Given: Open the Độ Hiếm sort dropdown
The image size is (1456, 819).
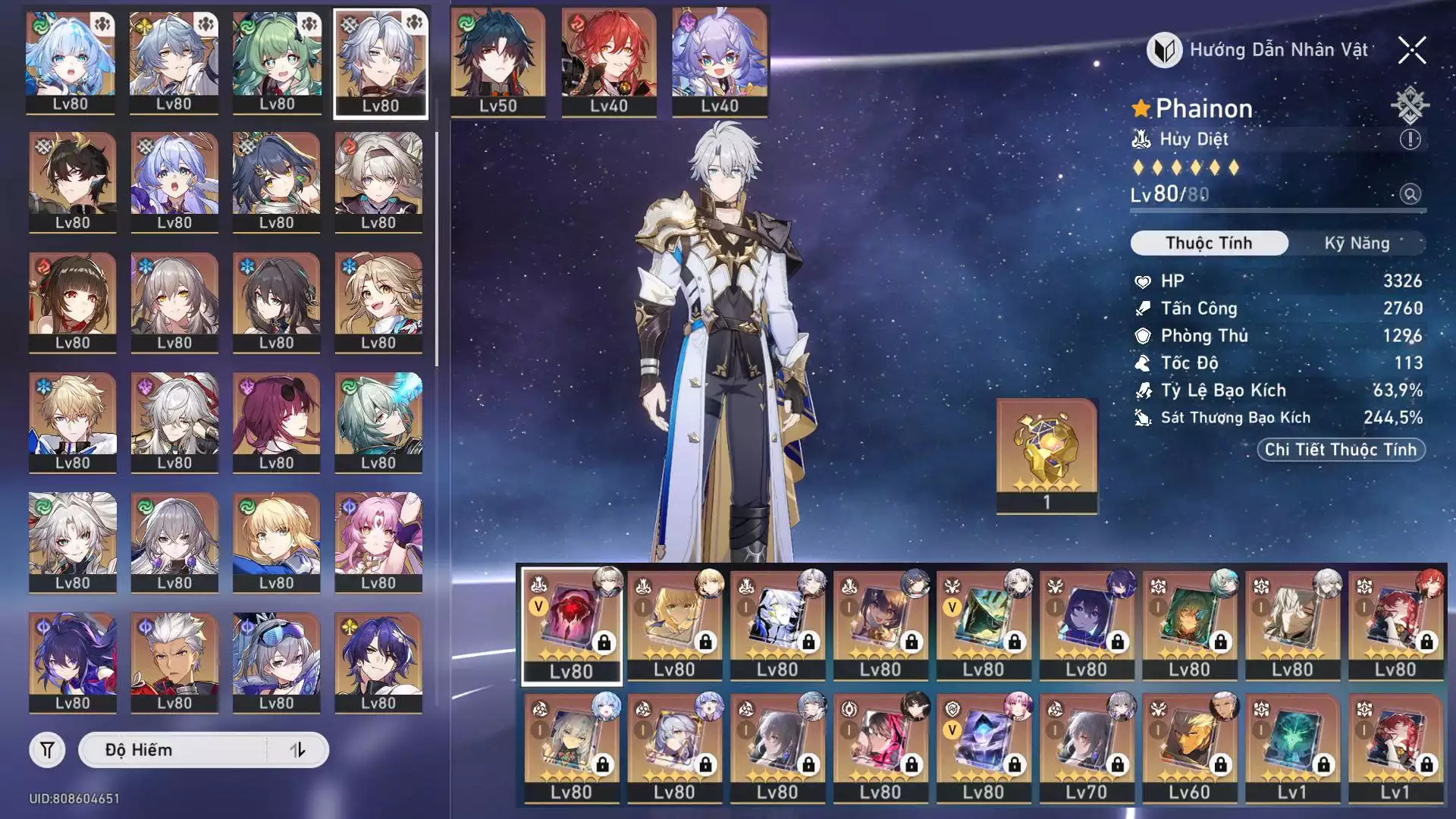Looking at the screenshot, I should pyautogui.click(x=174, y=750).
